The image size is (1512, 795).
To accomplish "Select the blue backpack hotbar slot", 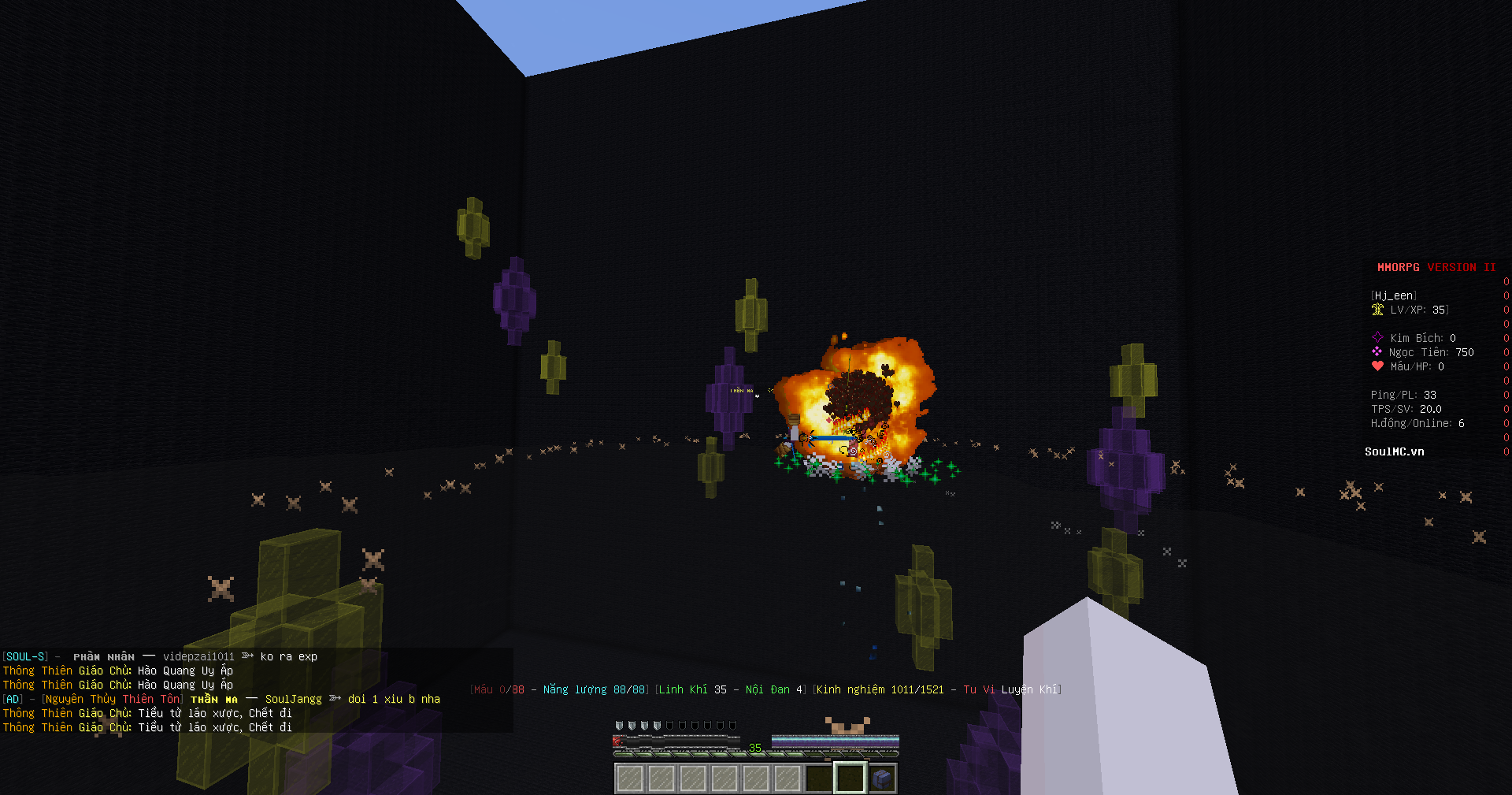I will (x=882, y=778).
